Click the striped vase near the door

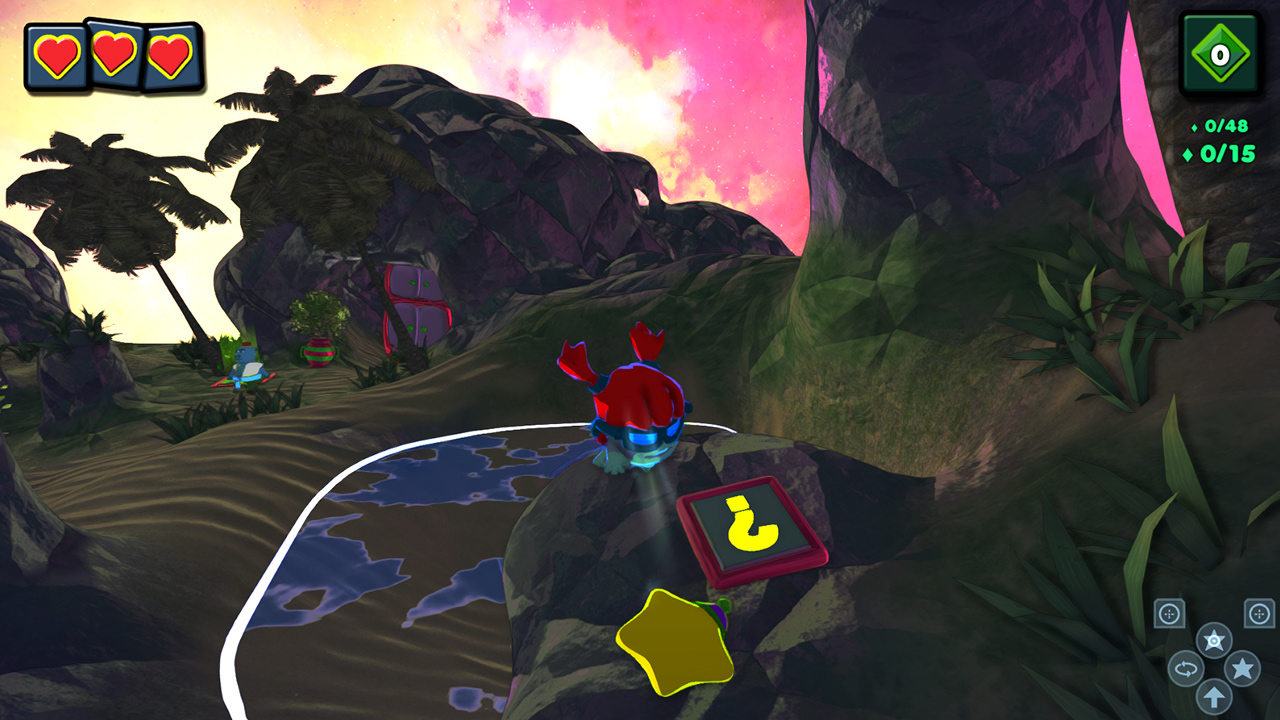pyautogui.click(x=319, y=354)
